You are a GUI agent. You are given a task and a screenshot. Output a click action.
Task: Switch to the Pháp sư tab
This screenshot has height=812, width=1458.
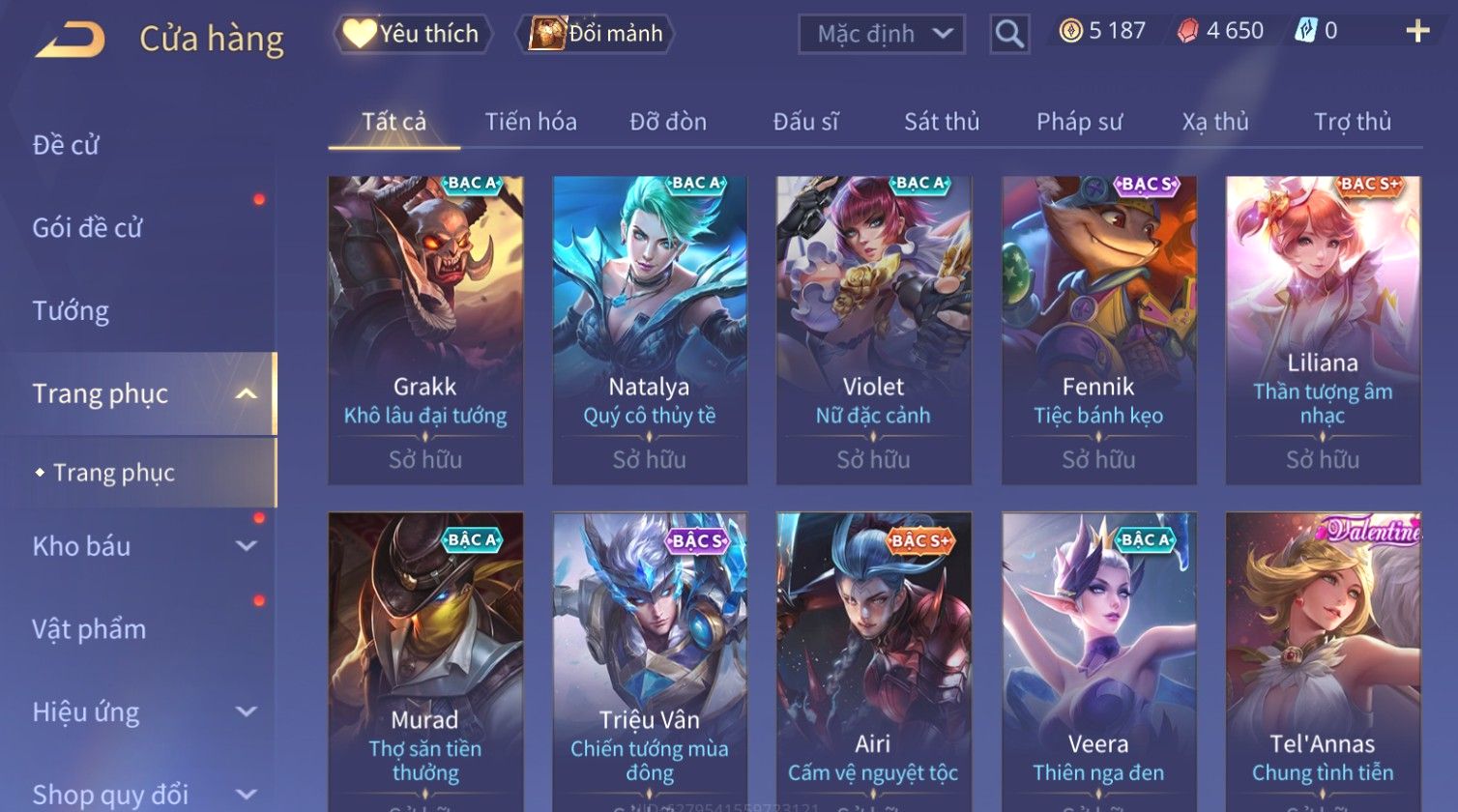[1079, 122]
